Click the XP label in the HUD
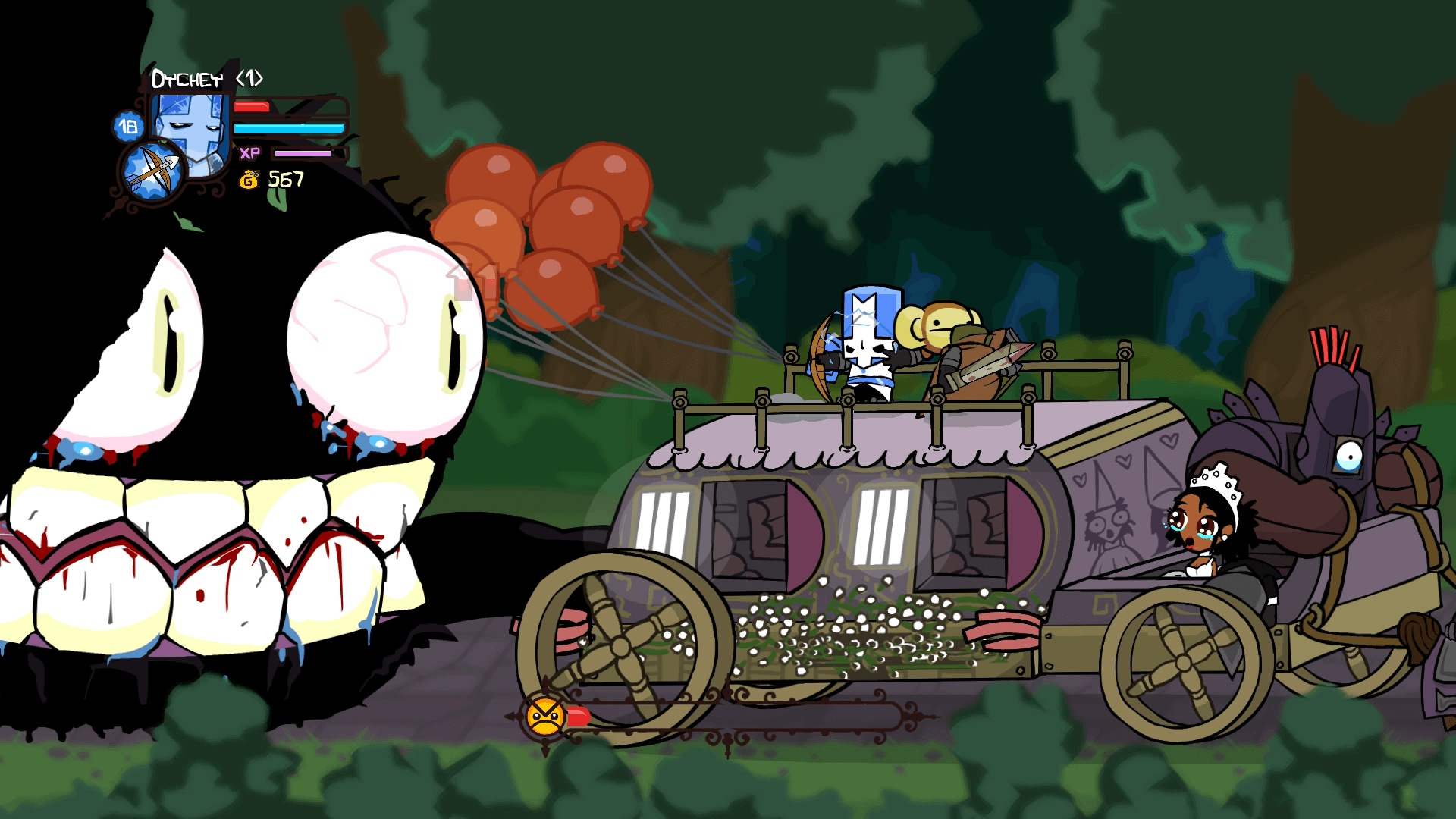1456x819 pixels. tap(249, 152)
